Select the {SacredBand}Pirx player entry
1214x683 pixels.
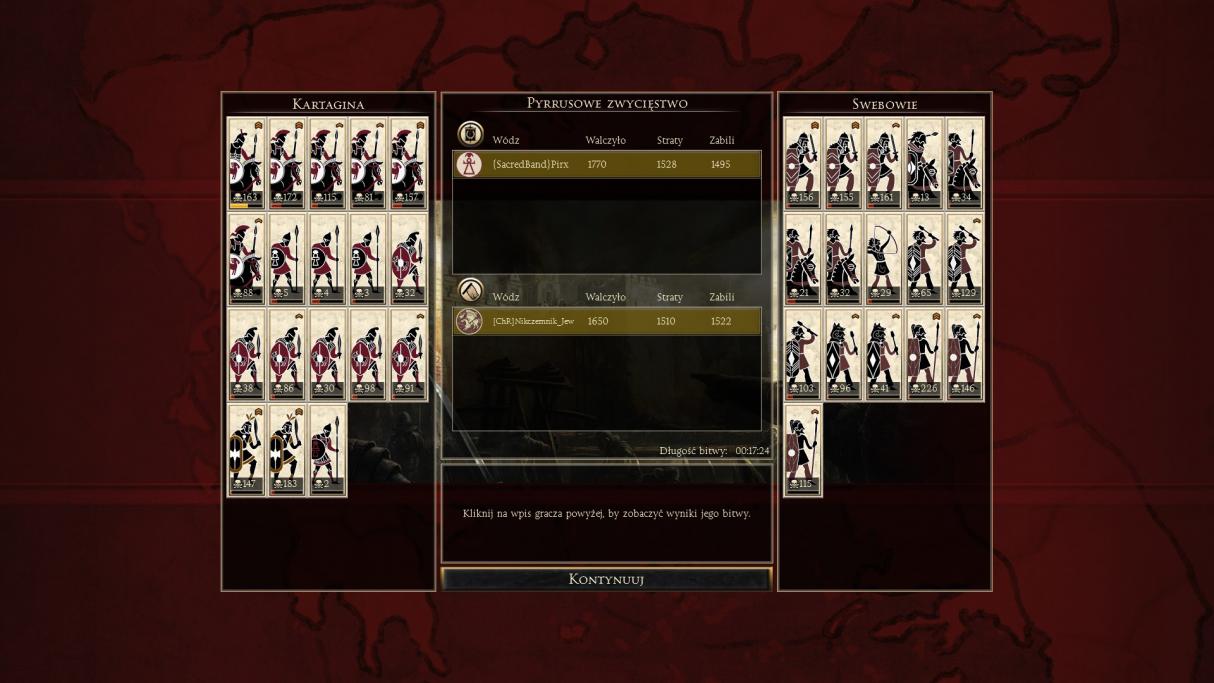click(x=607, y=164)
